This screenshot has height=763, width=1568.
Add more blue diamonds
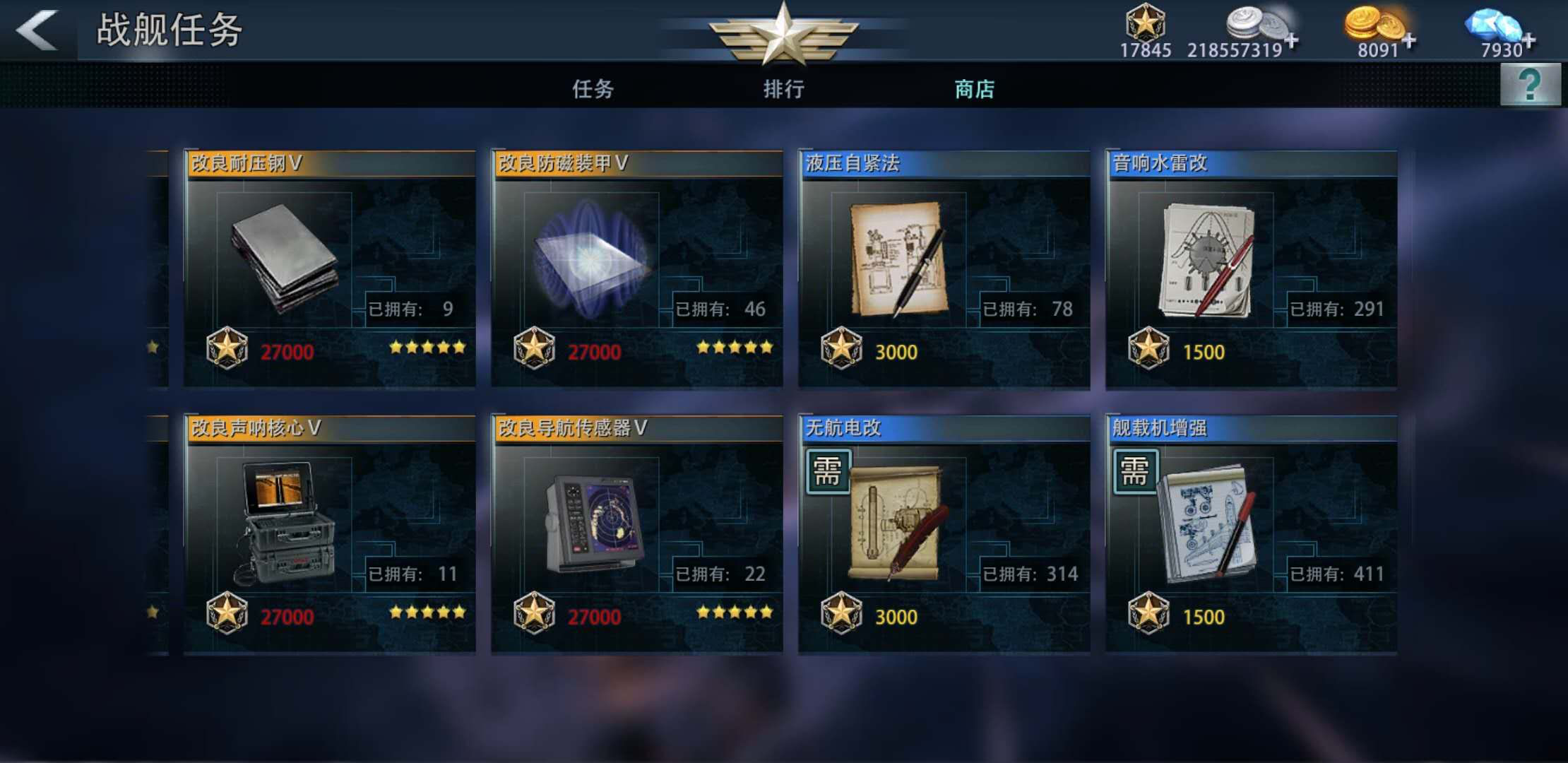point(1528,40)
